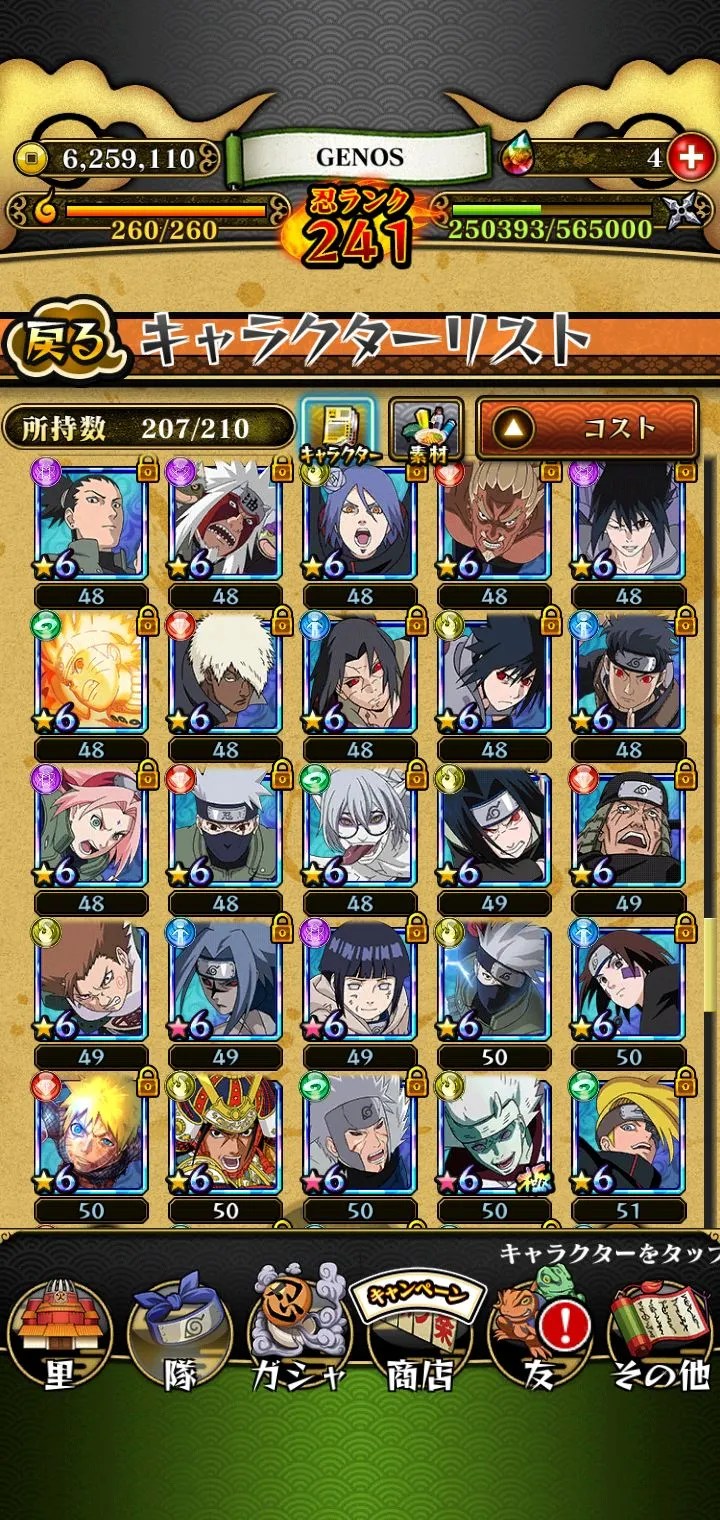Image resolution: width=720 pixels, height=1520 pixels.
Task: Change sort order via コスト button
Action: click(586, 428)
